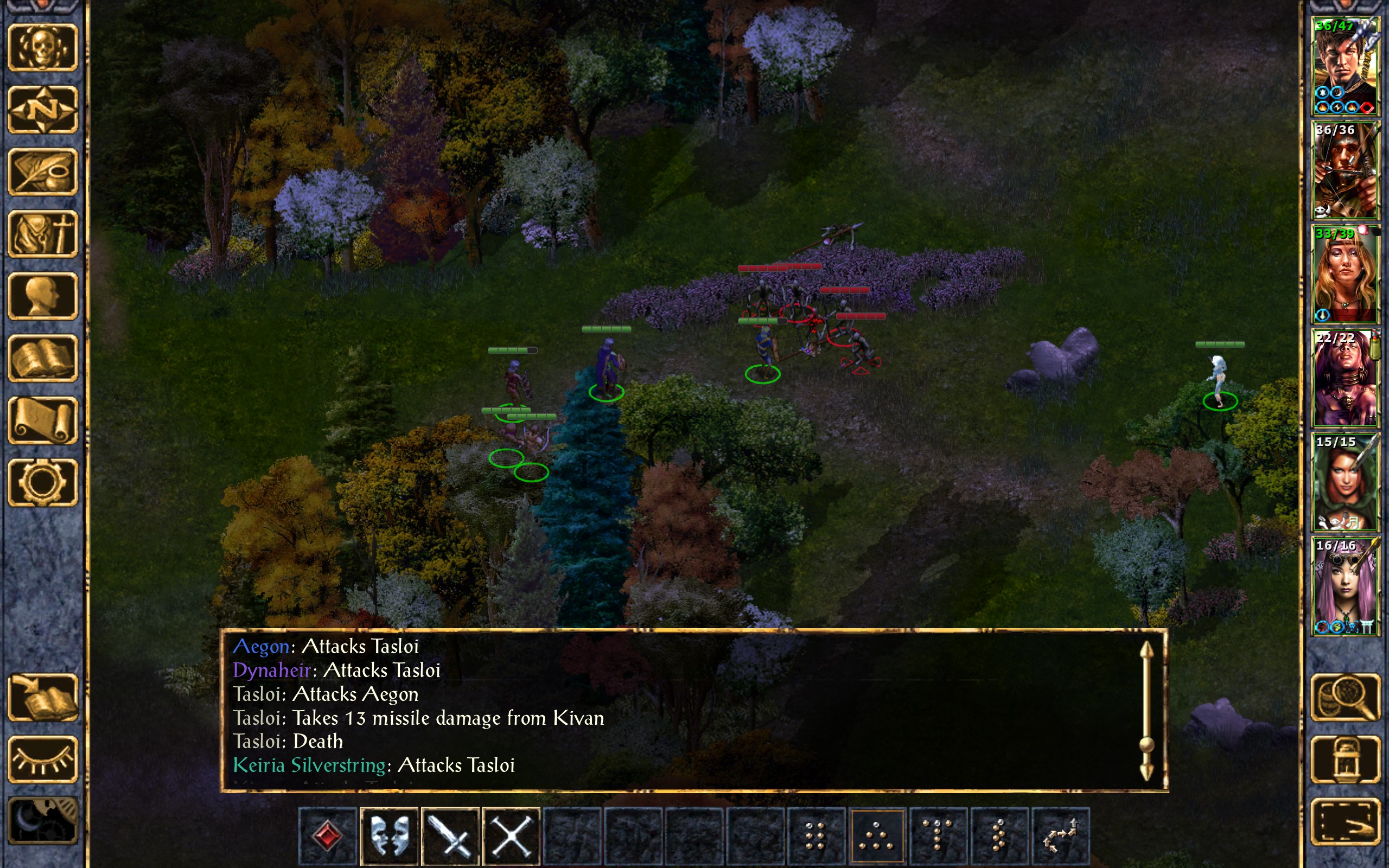Click the dashed-rectangle select all button

click(x=1345, y=821)
